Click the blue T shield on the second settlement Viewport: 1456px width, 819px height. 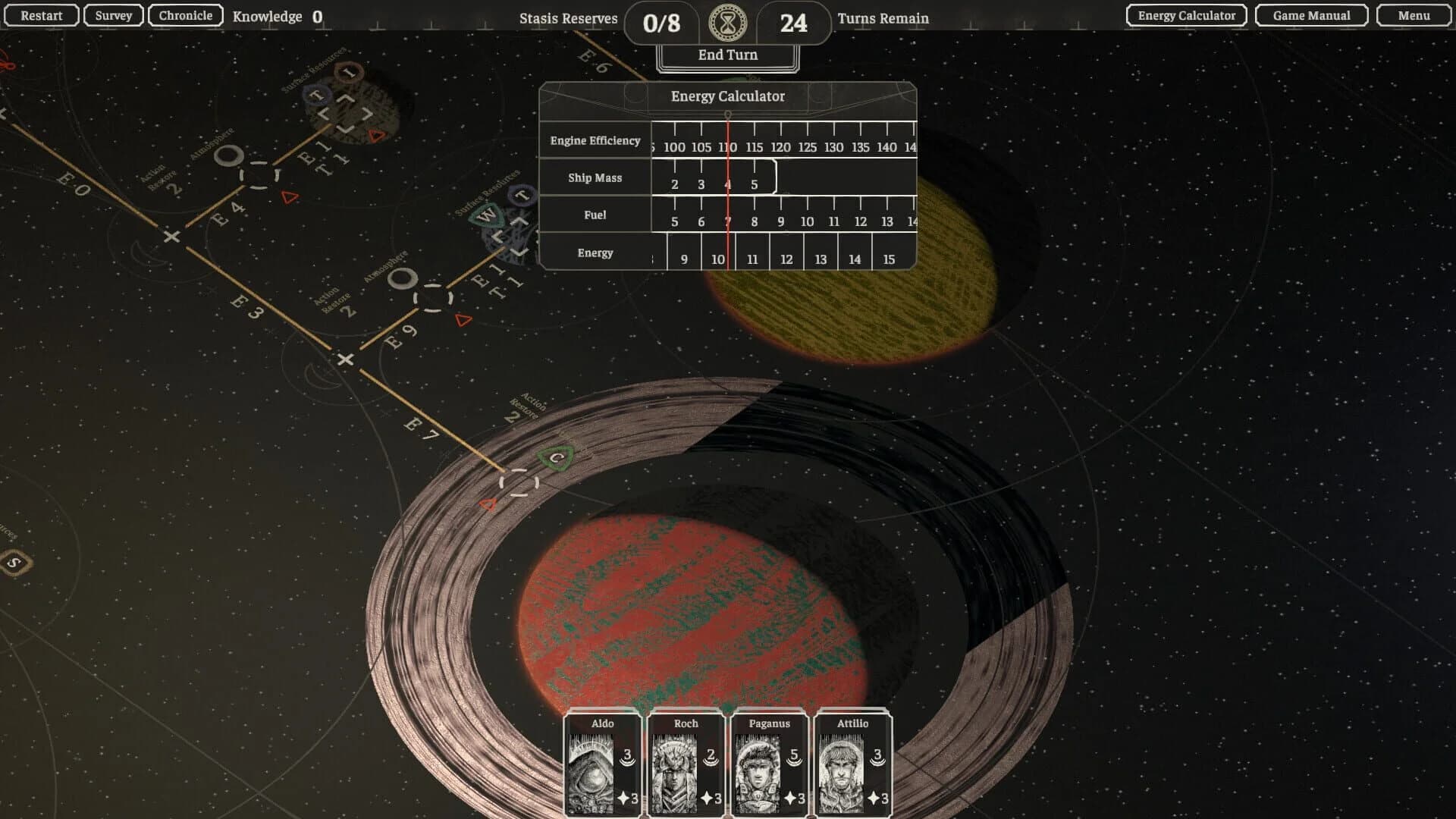click(x=521, y=196)
